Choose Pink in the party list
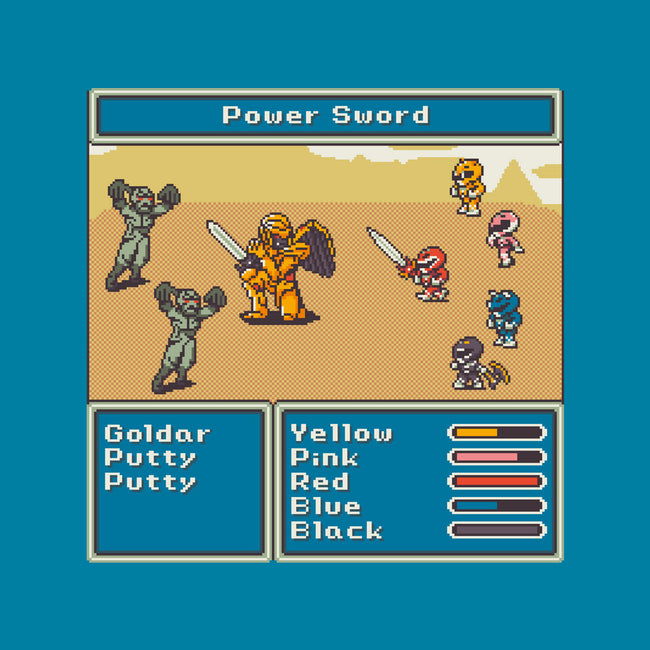Image resolution: width=650 pixels, height=650 pixels. click(325, 458)
